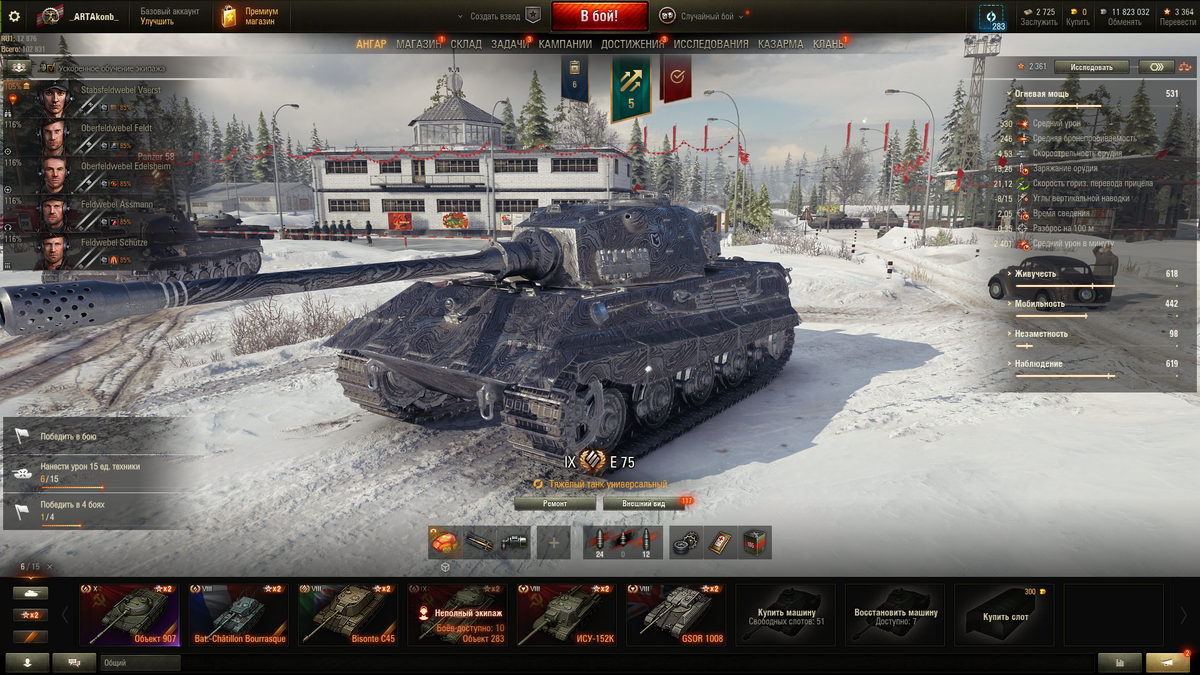Click the Ремонт button

click(x=554, y=504)
